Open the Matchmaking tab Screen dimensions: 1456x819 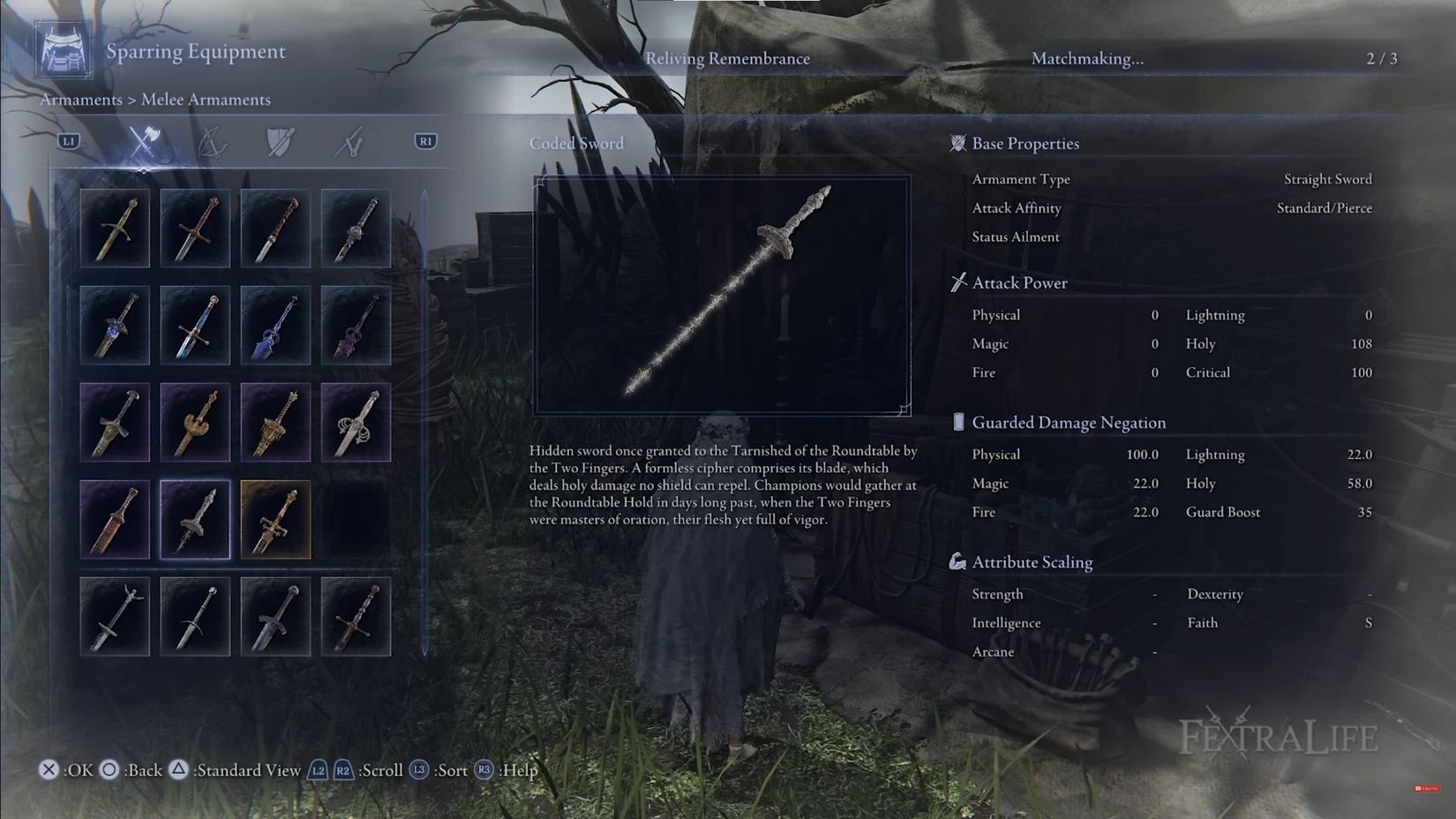1088,61
